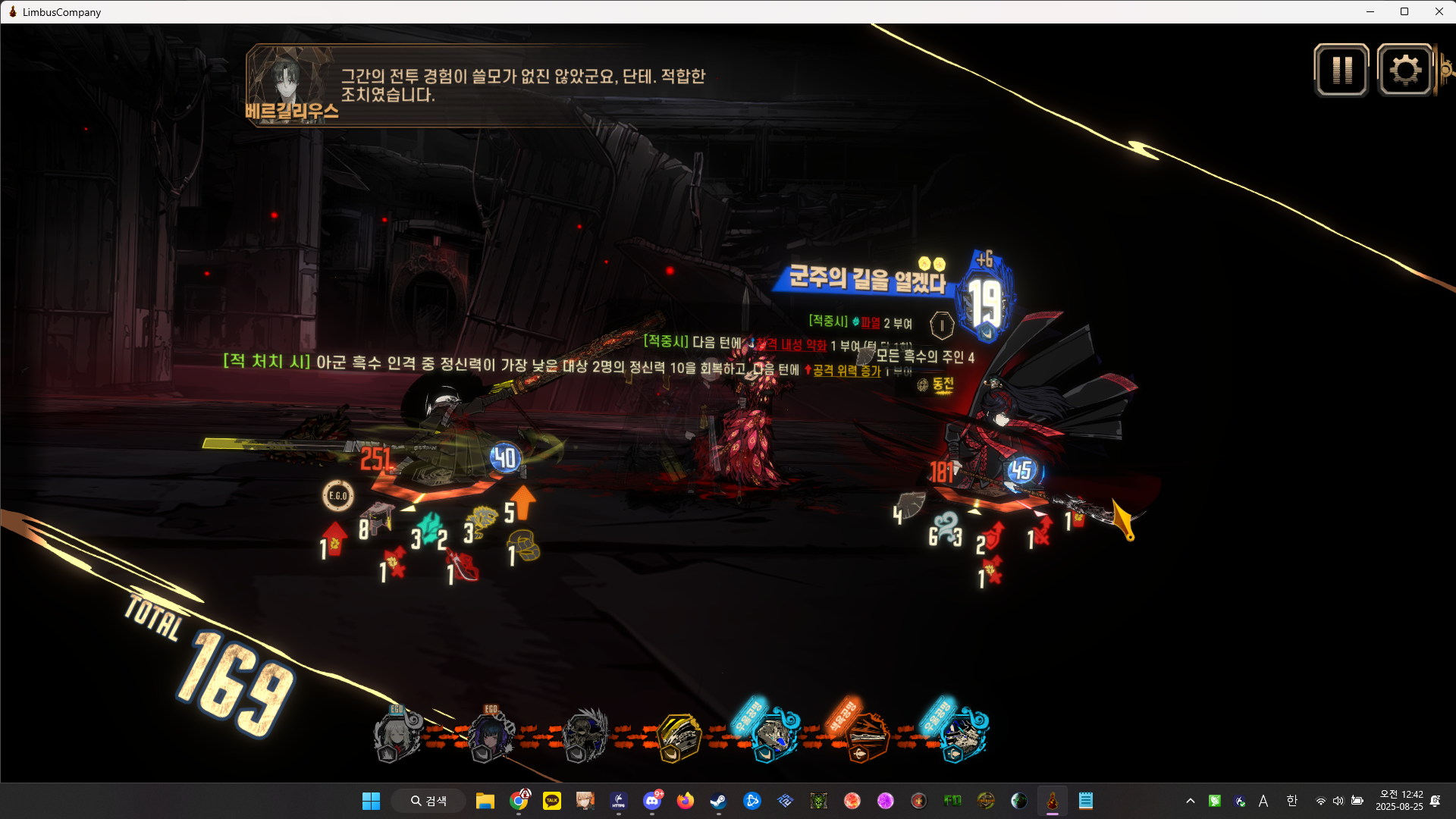The height and width of the screenshot is (819, 1456).
Task: Select the grey skull-faced skill icon
Action: [x=585, y=736]
